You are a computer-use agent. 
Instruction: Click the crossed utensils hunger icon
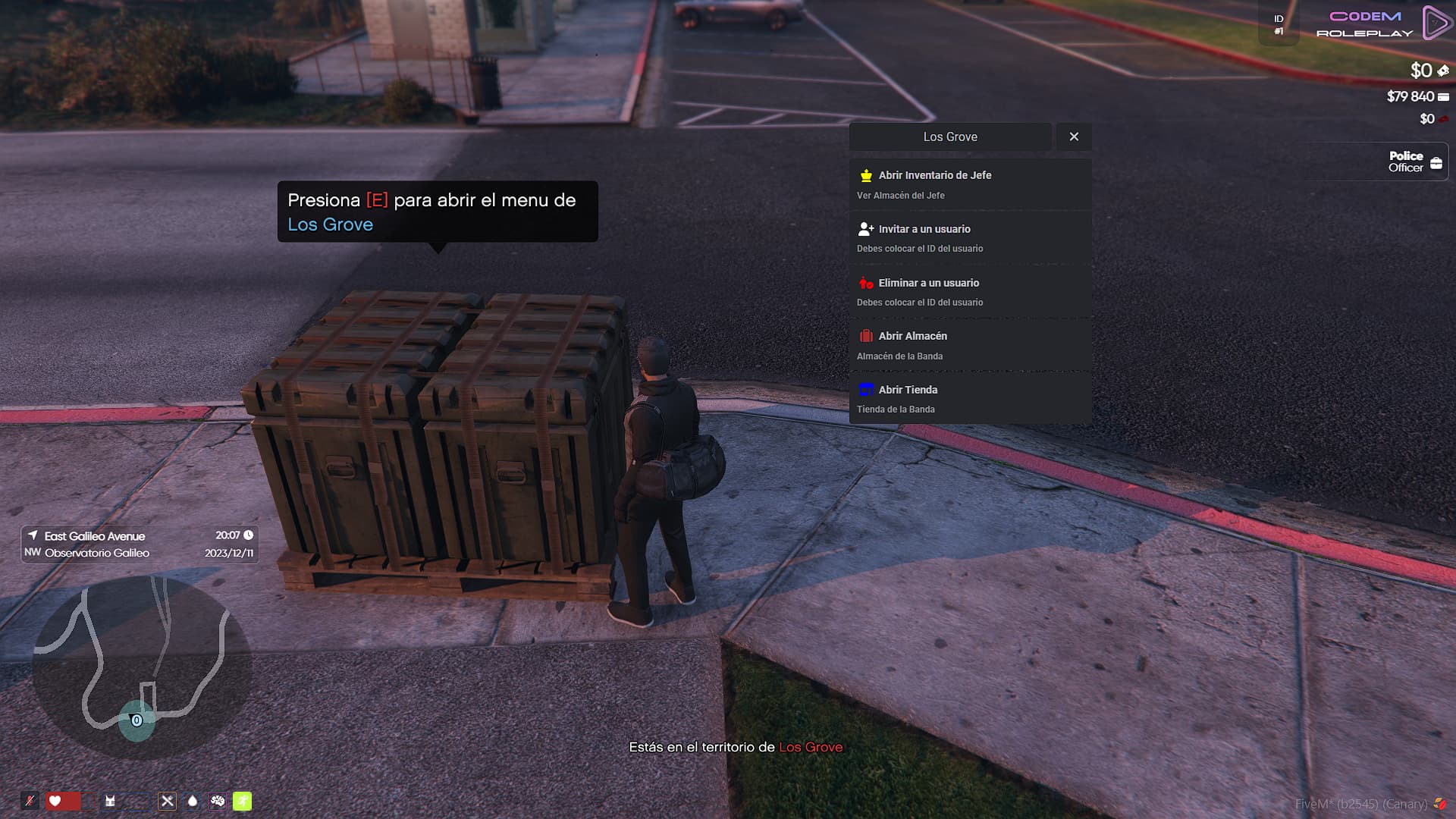tap(168, 801)
